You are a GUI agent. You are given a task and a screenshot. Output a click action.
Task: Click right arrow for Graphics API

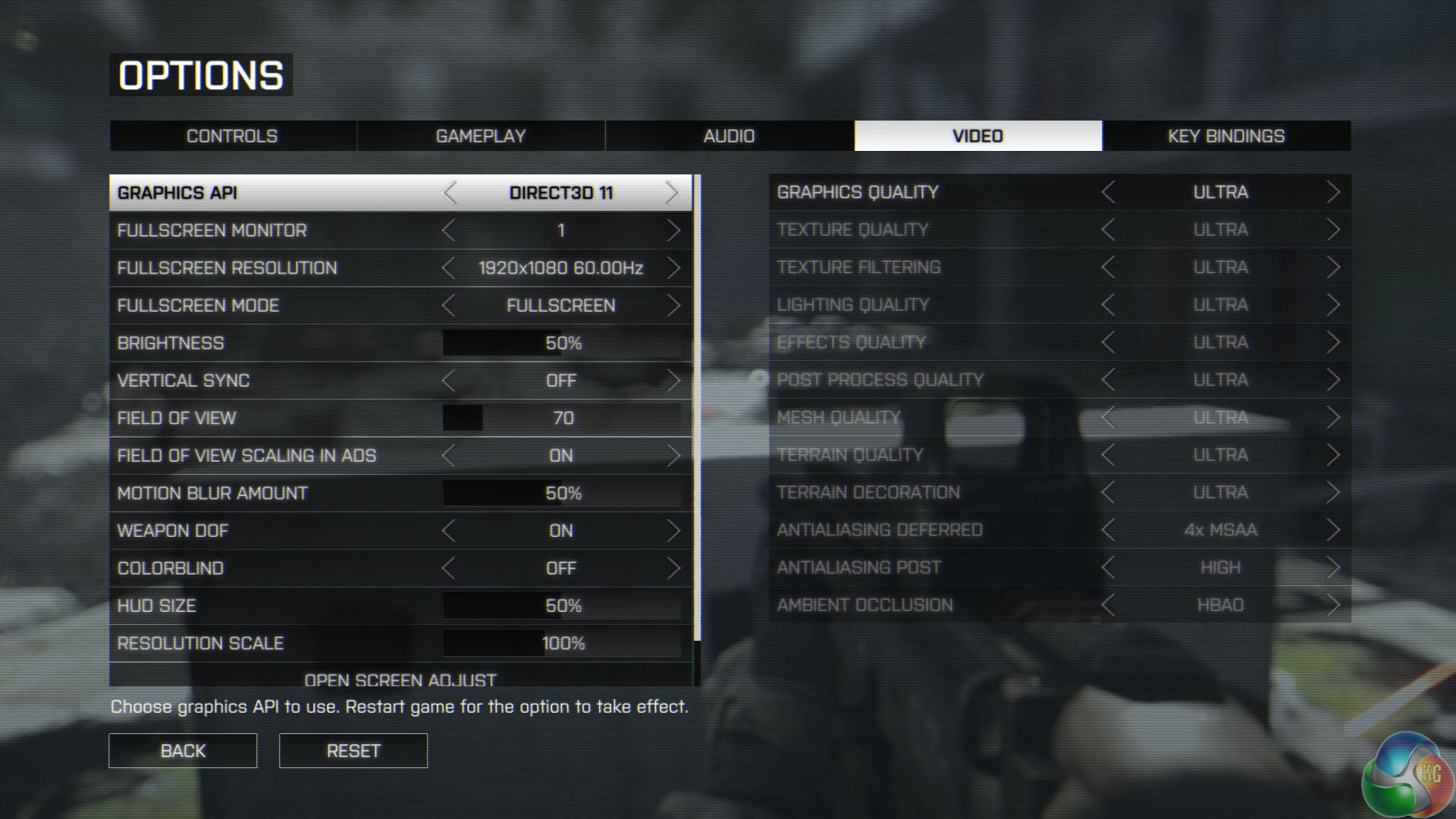pos(672,193)
